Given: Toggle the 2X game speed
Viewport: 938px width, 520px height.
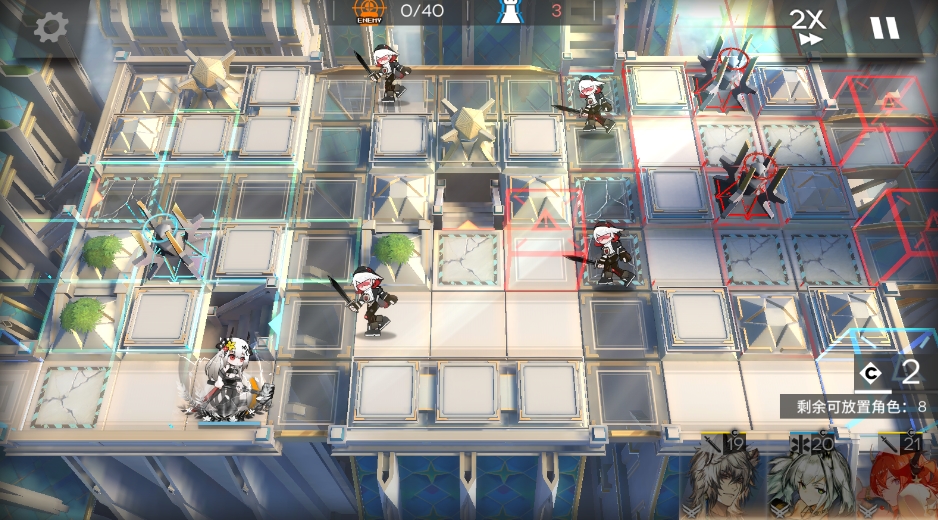Looking at the screenshot, I should (807, 27).
